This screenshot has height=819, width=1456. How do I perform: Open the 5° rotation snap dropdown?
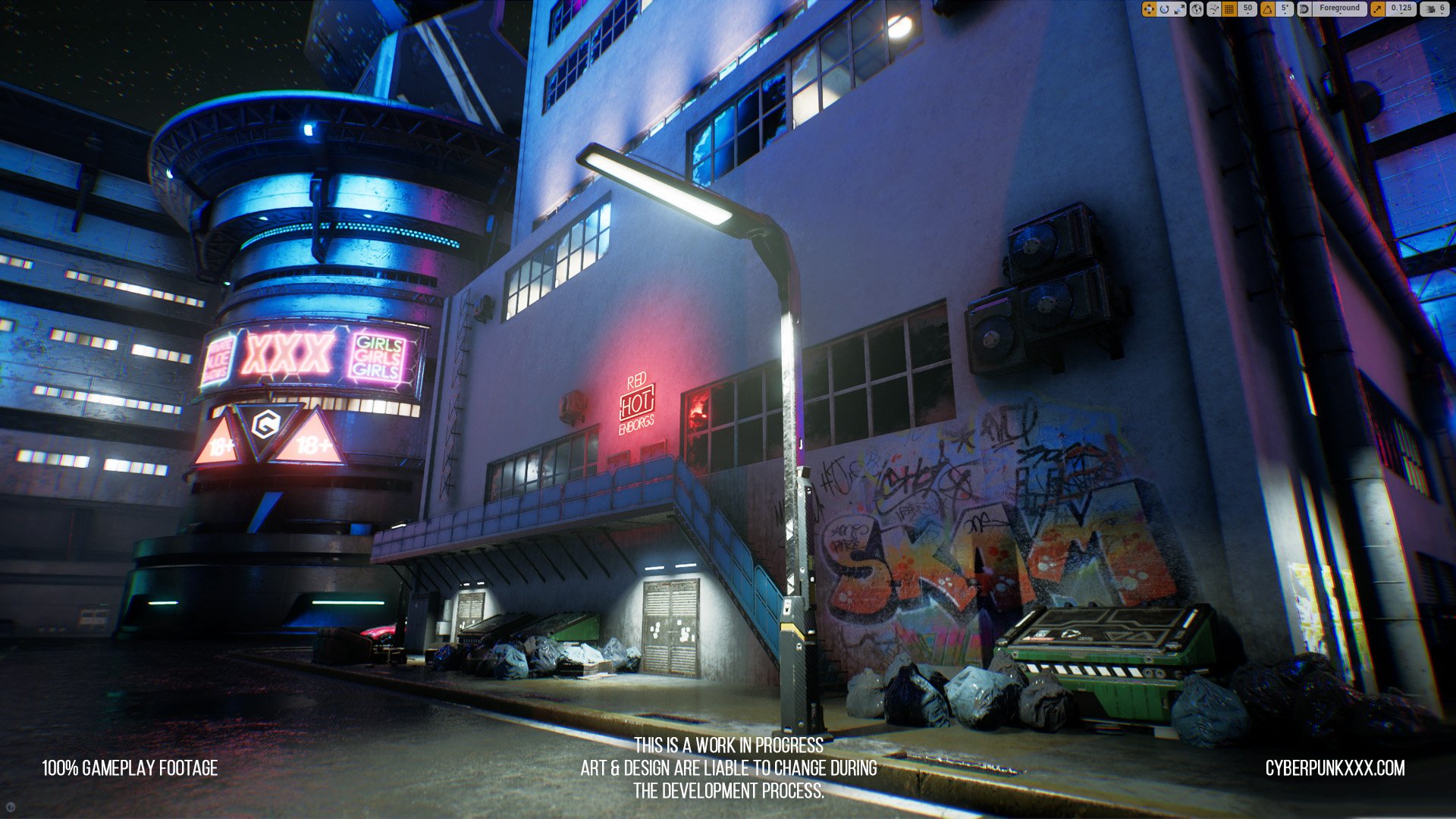coord(1285,9)
